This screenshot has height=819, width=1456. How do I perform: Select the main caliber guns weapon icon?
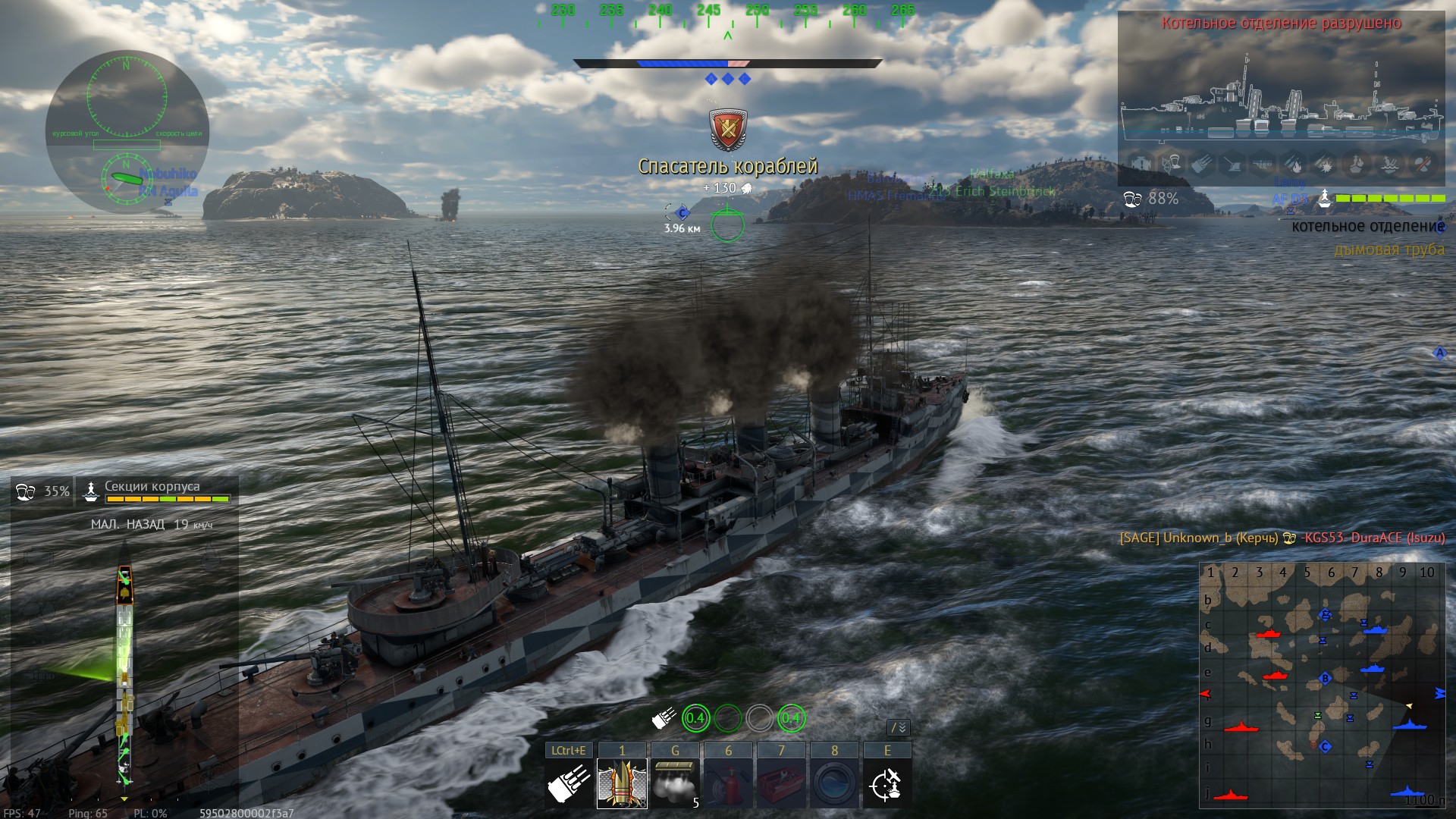[569, 784]
